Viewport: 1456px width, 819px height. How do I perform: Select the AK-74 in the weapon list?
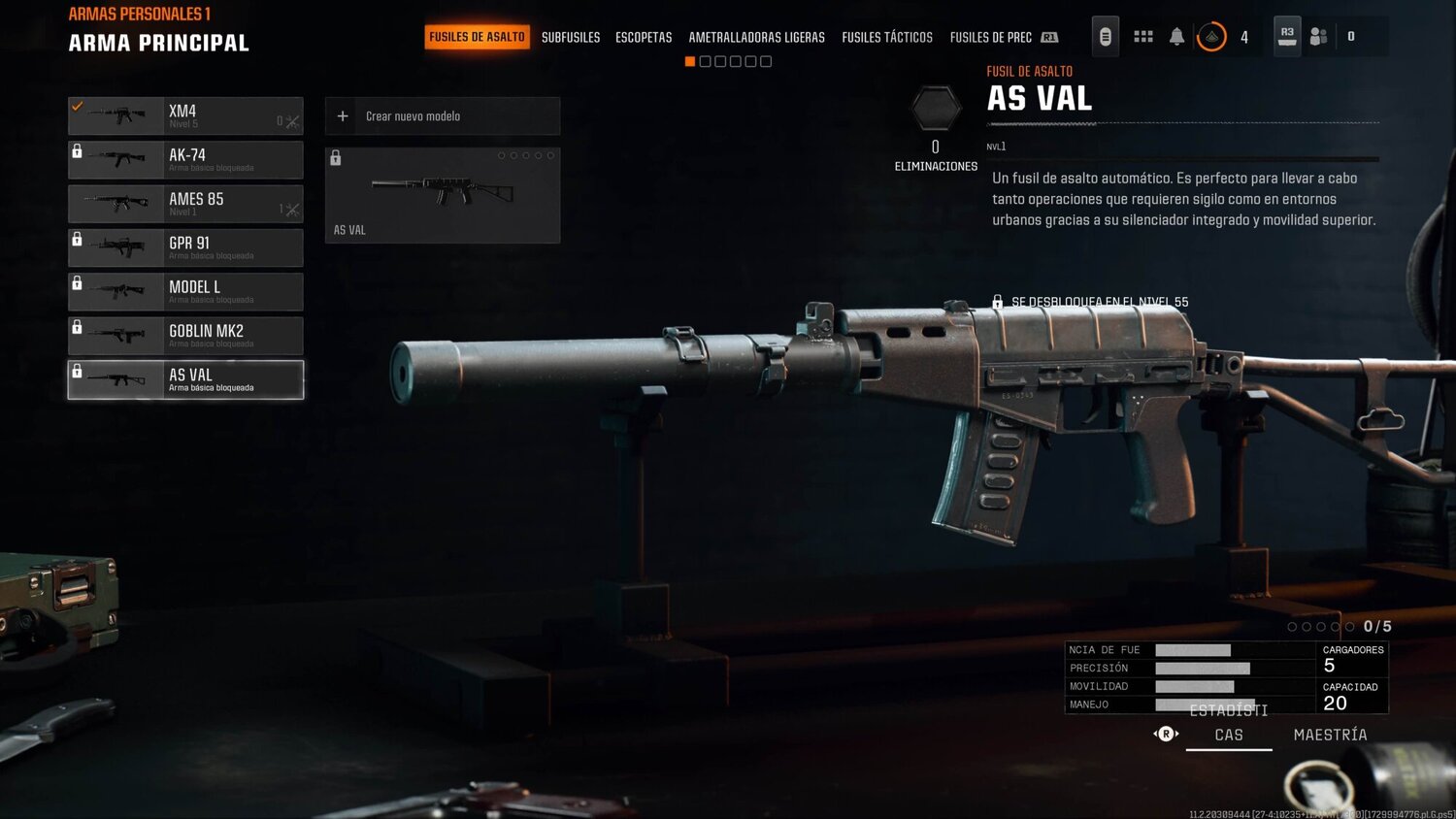[184, 159]
